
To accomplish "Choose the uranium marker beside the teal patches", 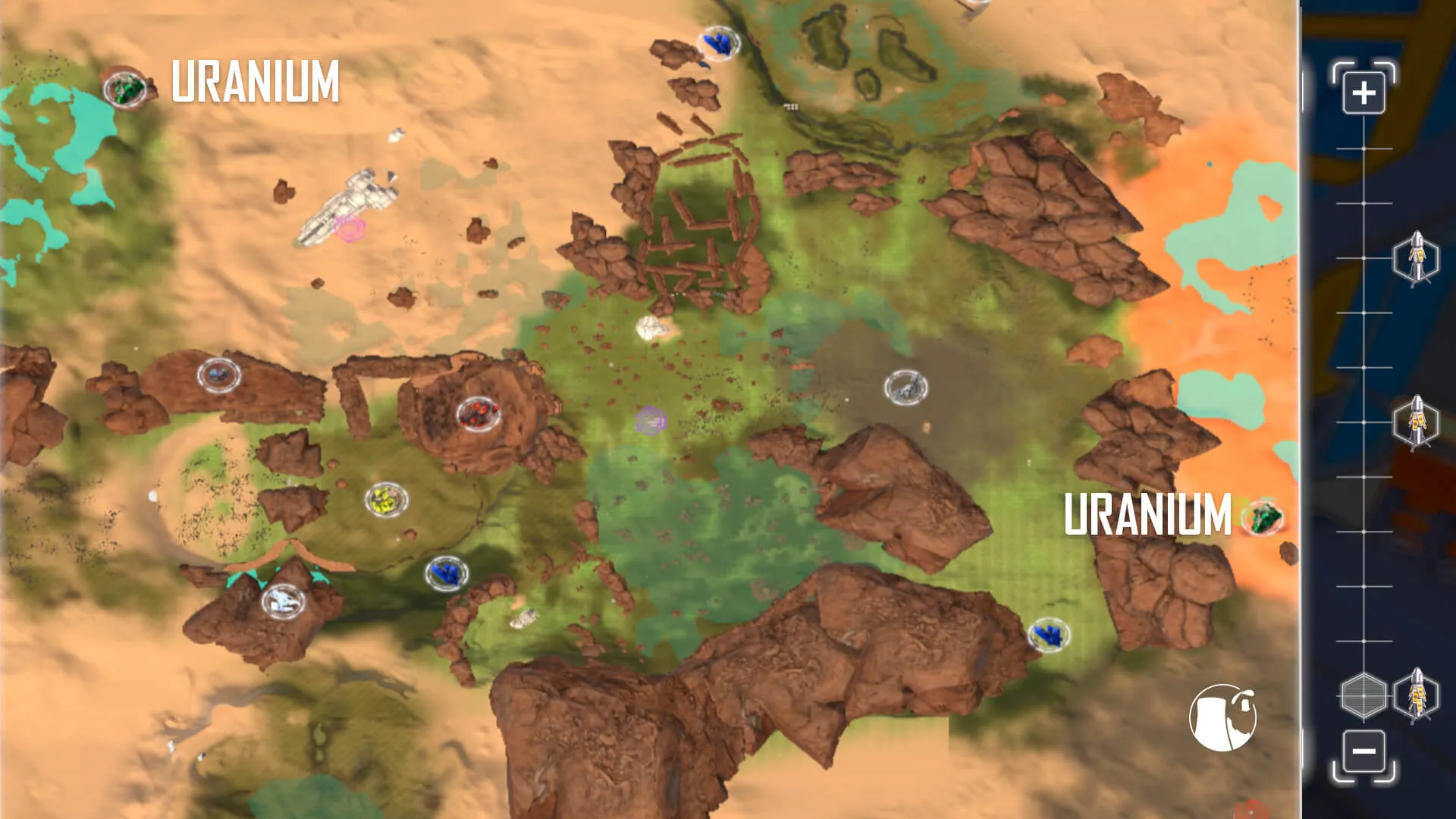I will click(125, 89).
